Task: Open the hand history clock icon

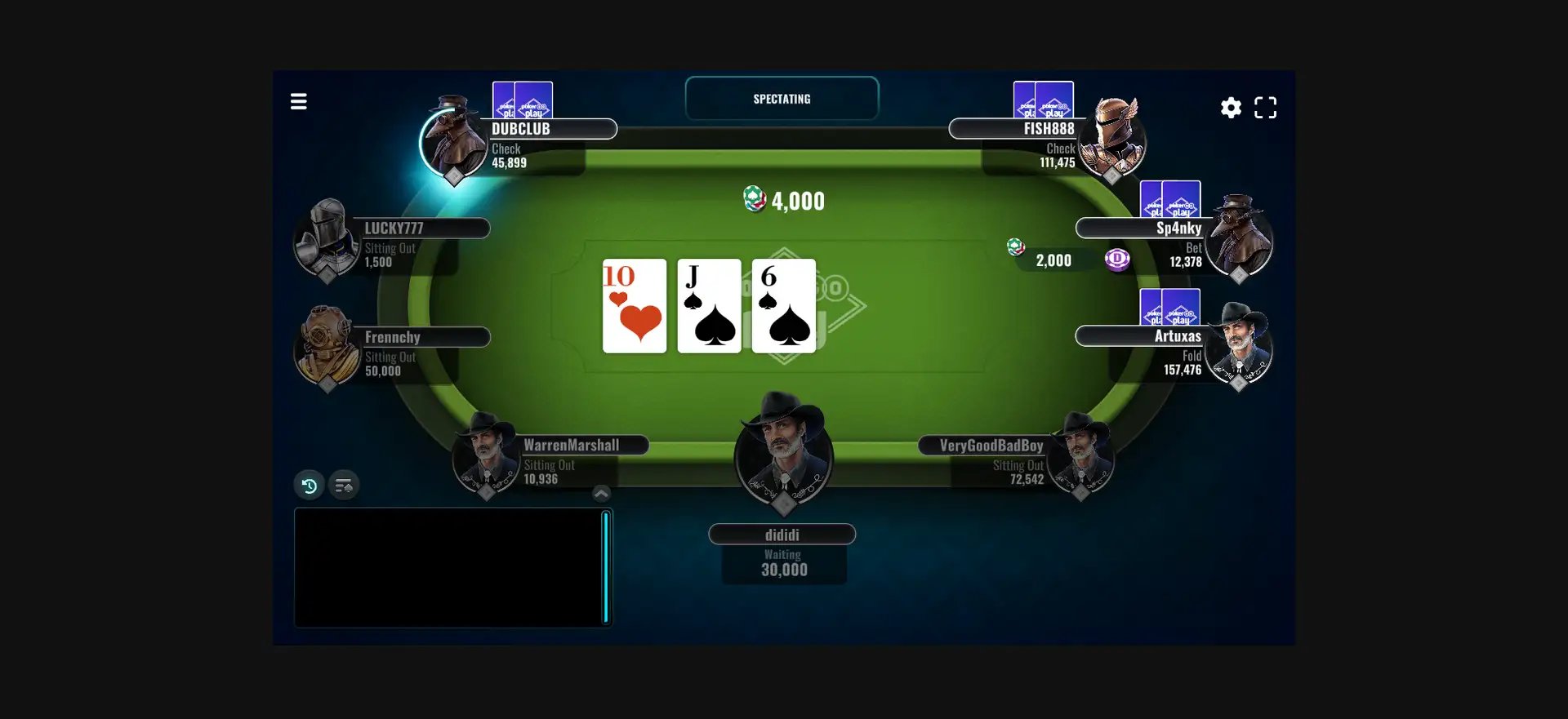Action: (310, 486)
